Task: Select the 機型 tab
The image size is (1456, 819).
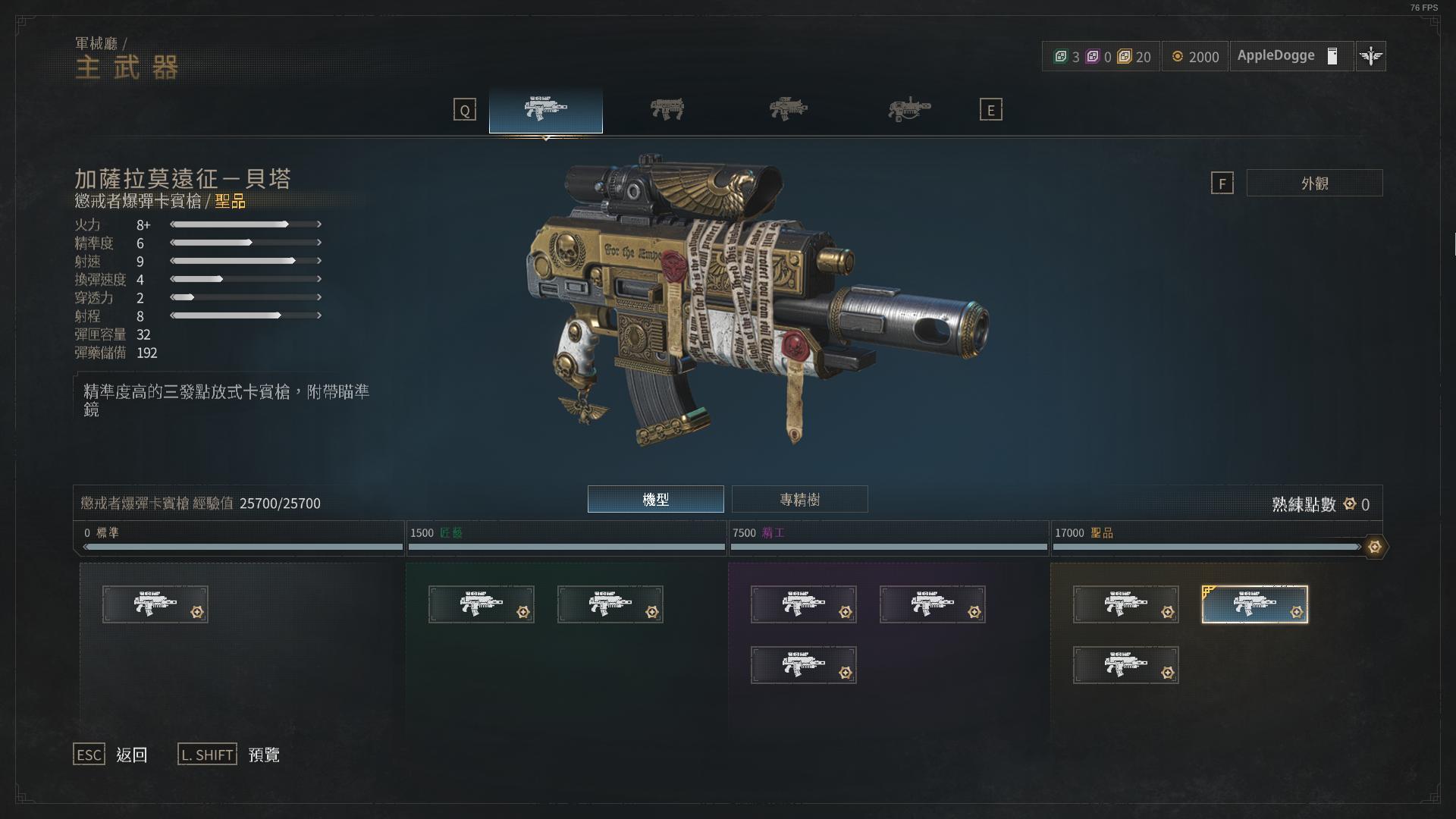Action: 655,499
